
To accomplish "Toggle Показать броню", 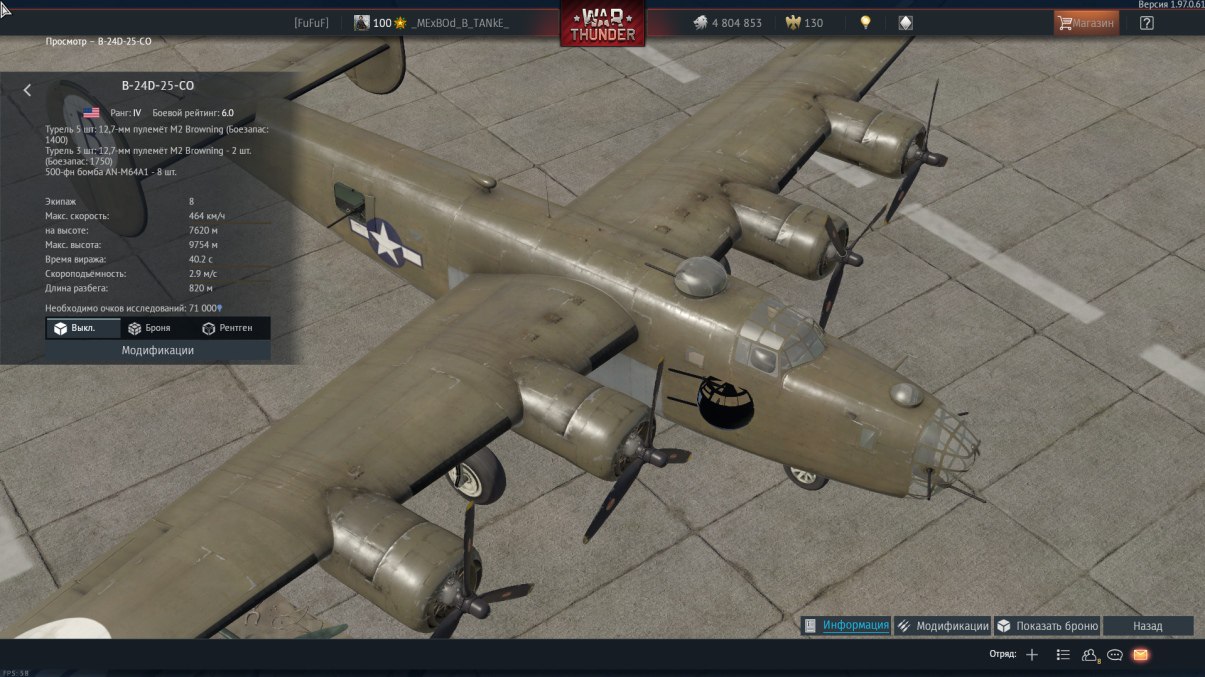I will 1047,626.
